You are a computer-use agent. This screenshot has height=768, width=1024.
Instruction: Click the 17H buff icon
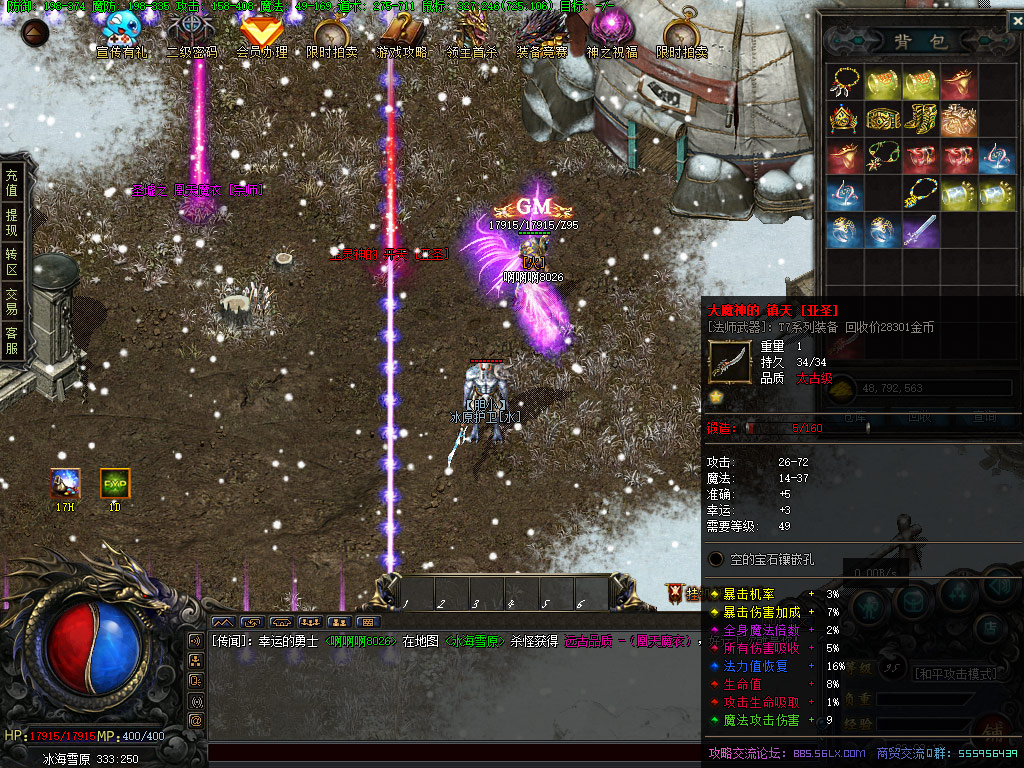[66, 484]
